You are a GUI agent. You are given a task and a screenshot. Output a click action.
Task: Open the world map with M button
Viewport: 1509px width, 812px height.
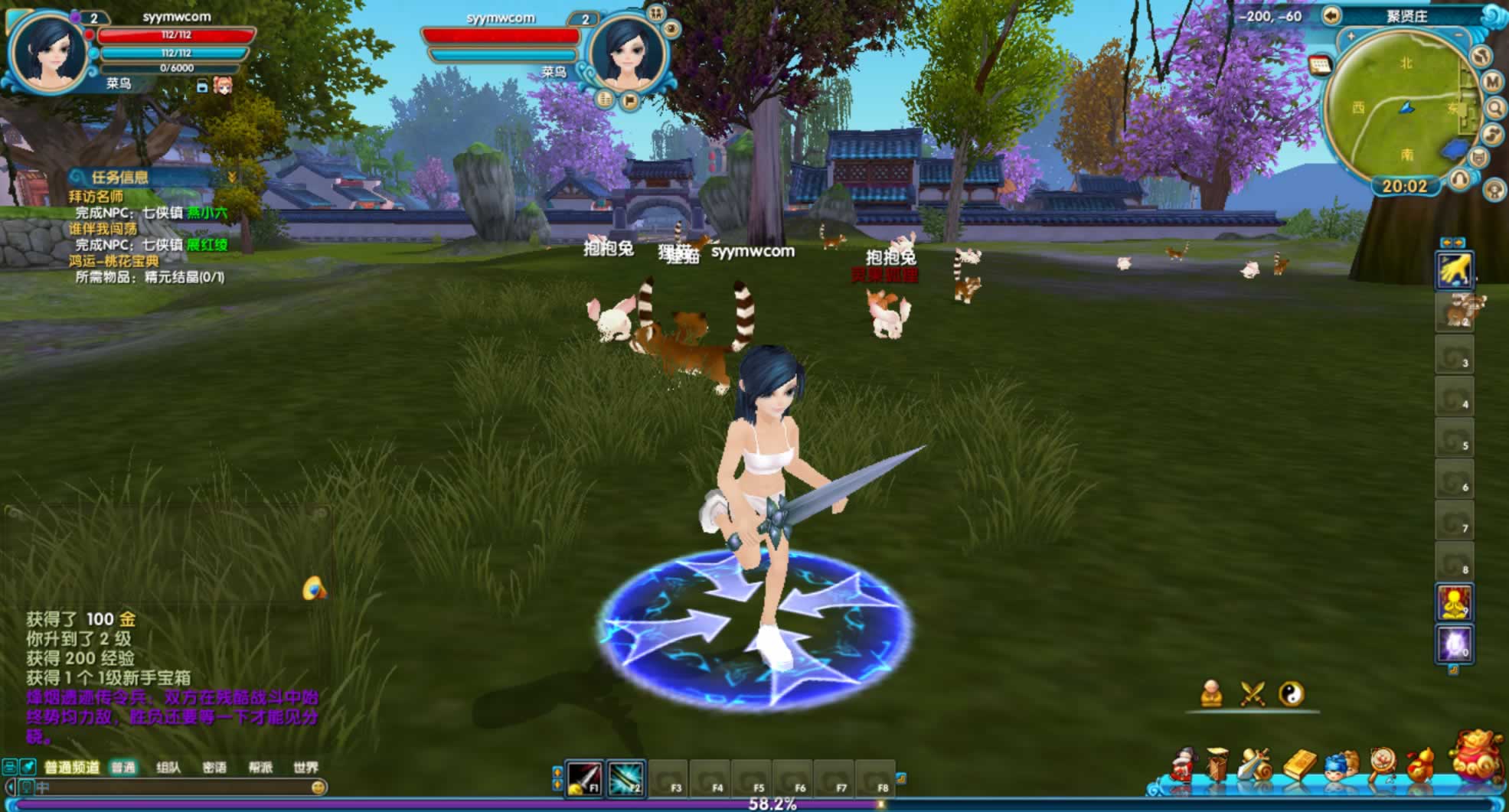point(1492,81)
